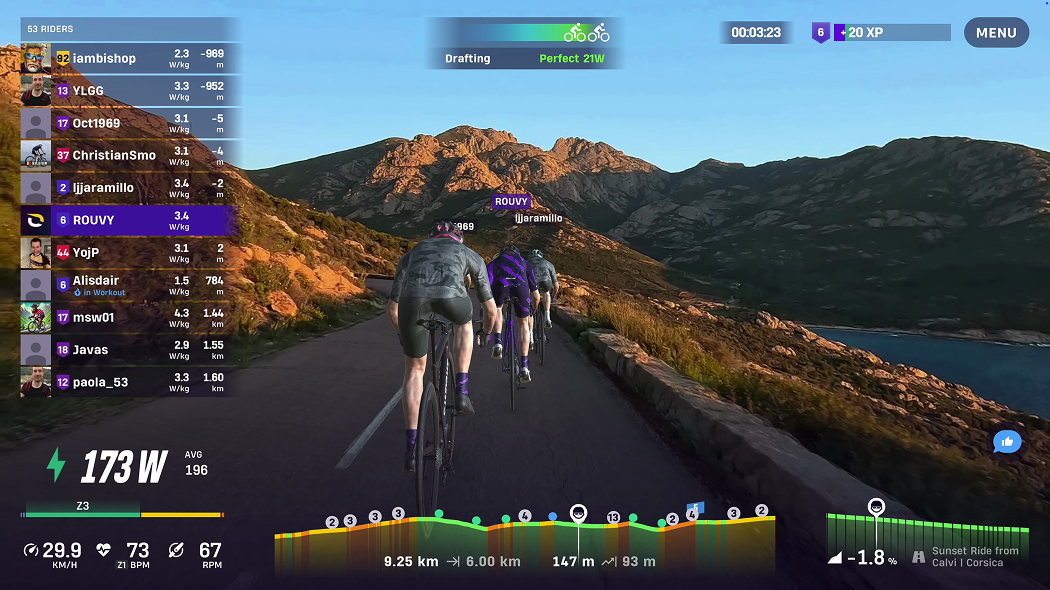Select Alisdair's row marked In Workout

pos(130,285)
